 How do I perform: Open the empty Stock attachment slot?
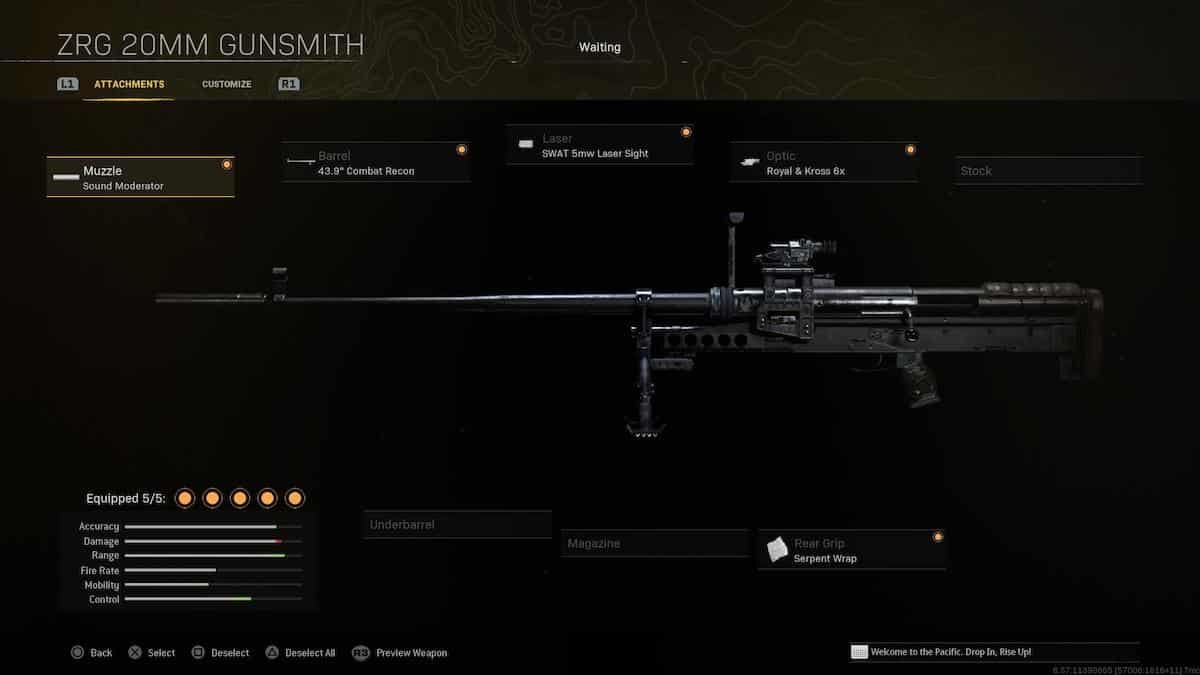(1047, 171)
